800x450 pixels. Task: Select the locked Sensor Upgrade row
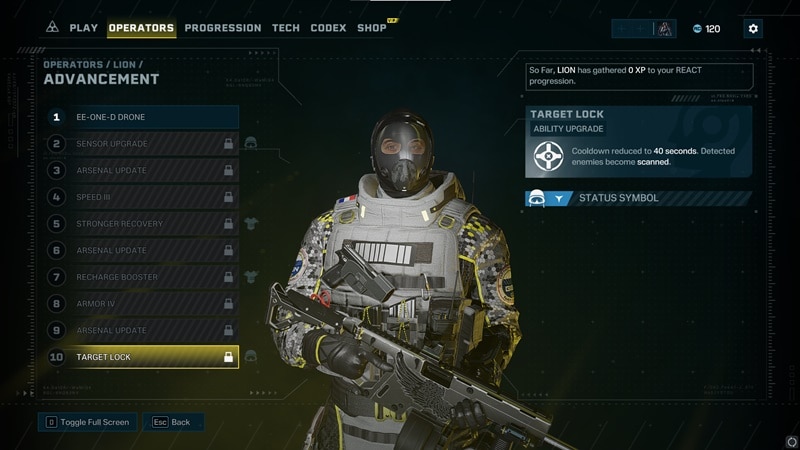pyautogui.click(x=143, y=144)
